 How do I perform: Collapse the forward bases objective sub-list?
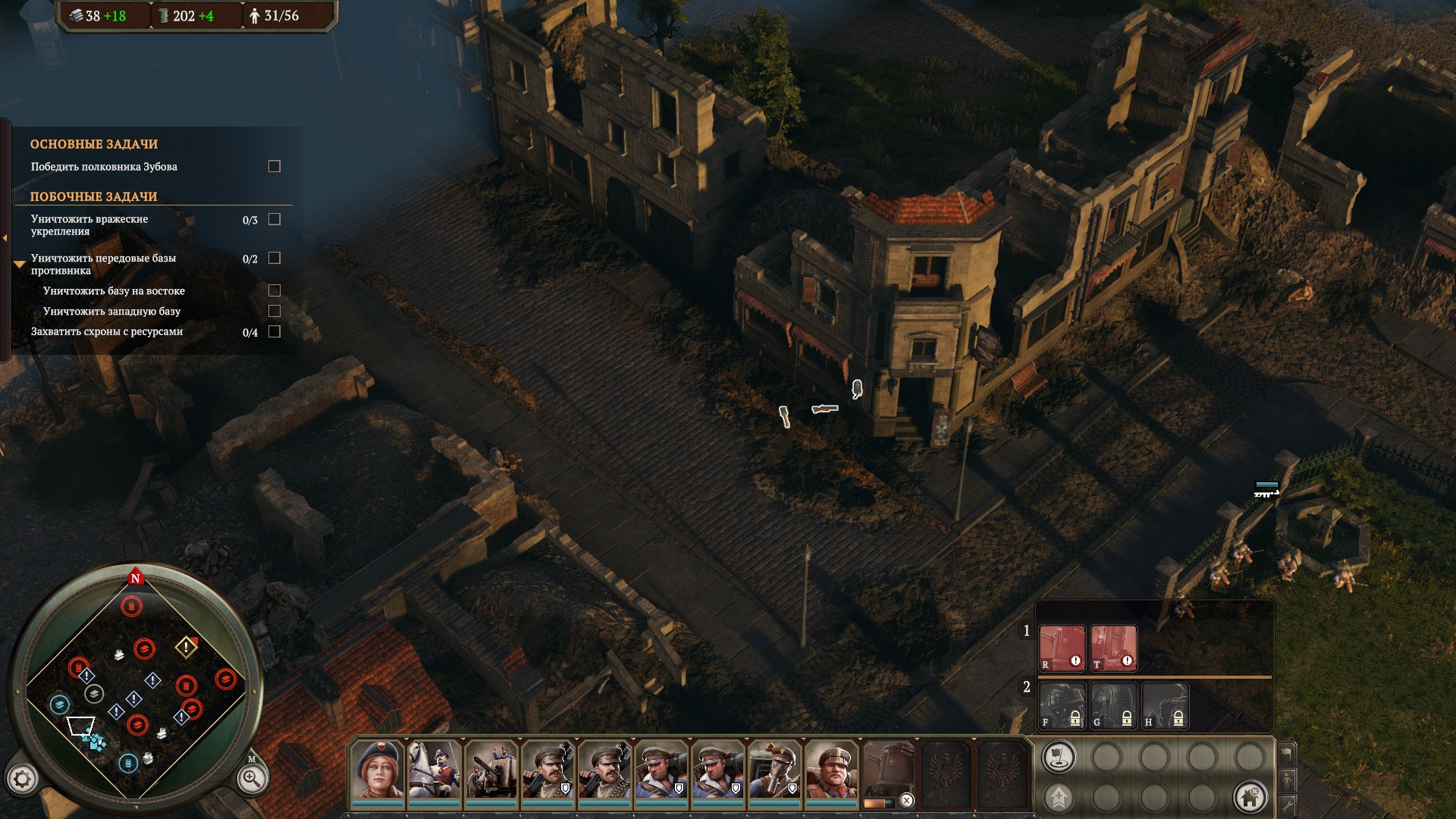(x=20, y=264)
